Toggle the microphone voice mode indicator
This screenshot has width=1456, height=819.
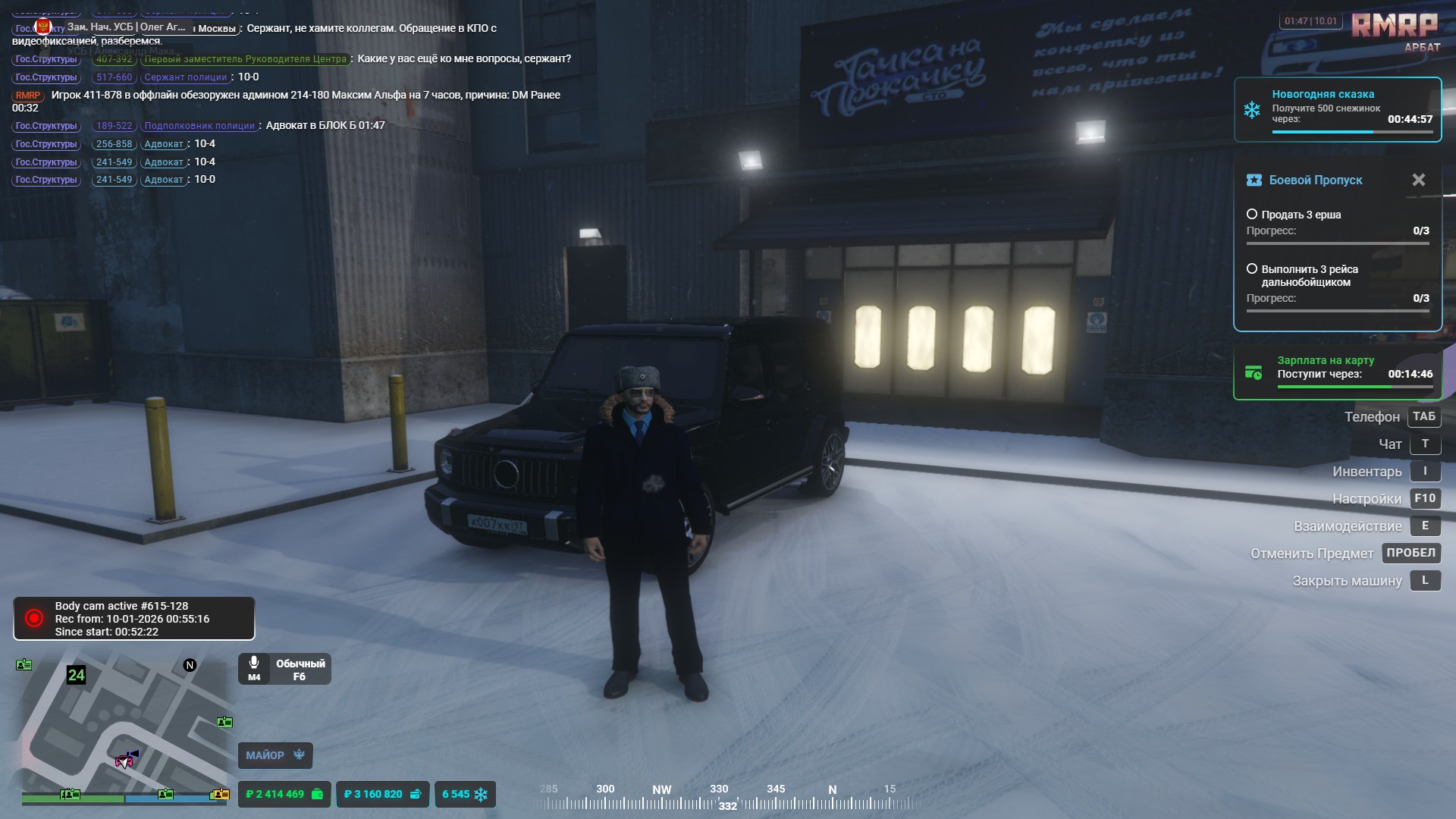click(x=284, y=669)
